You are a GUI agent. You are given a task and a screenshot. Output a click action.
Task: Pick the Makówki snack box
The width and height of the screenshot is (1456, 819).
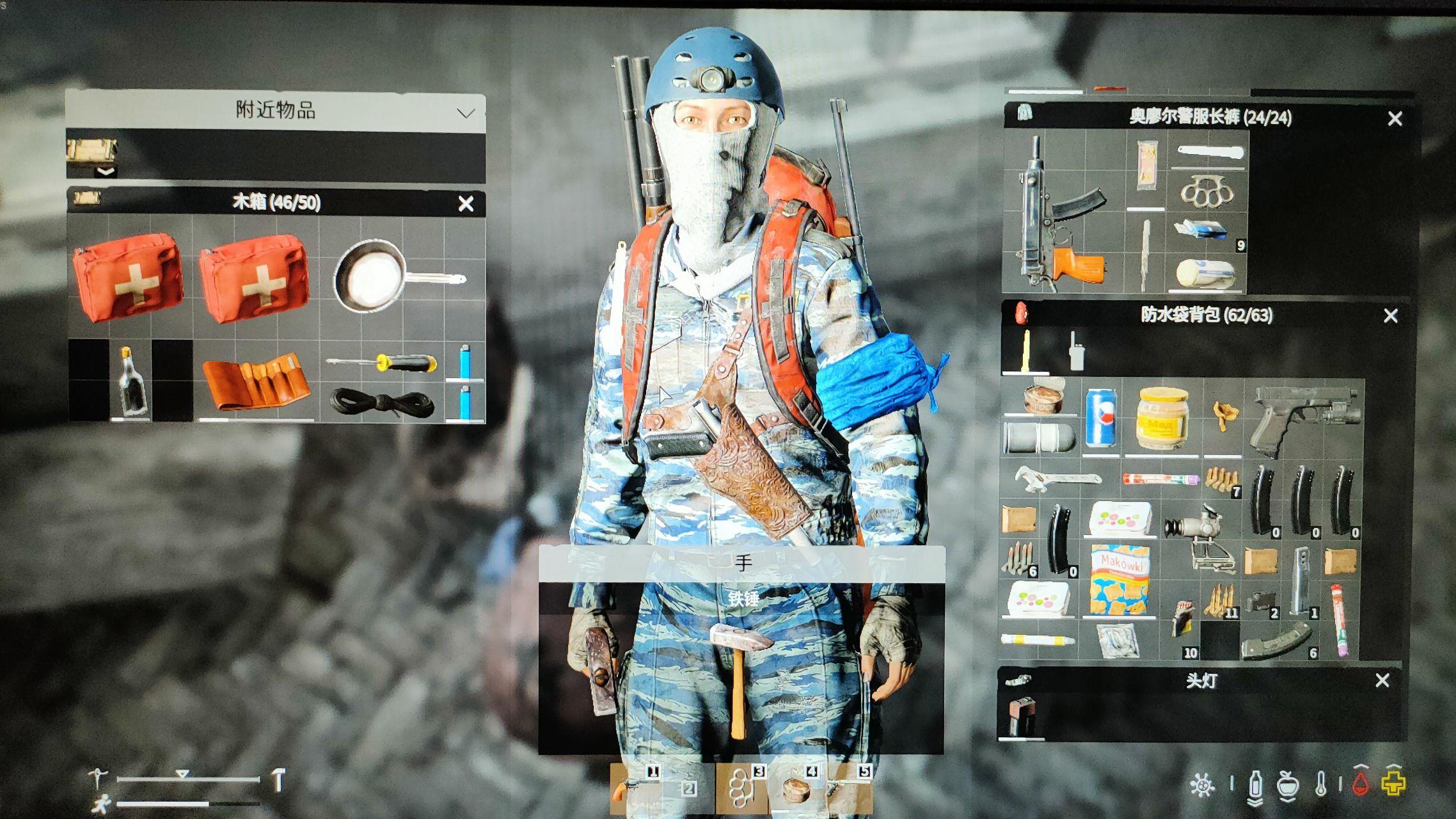pos(1119,580)
